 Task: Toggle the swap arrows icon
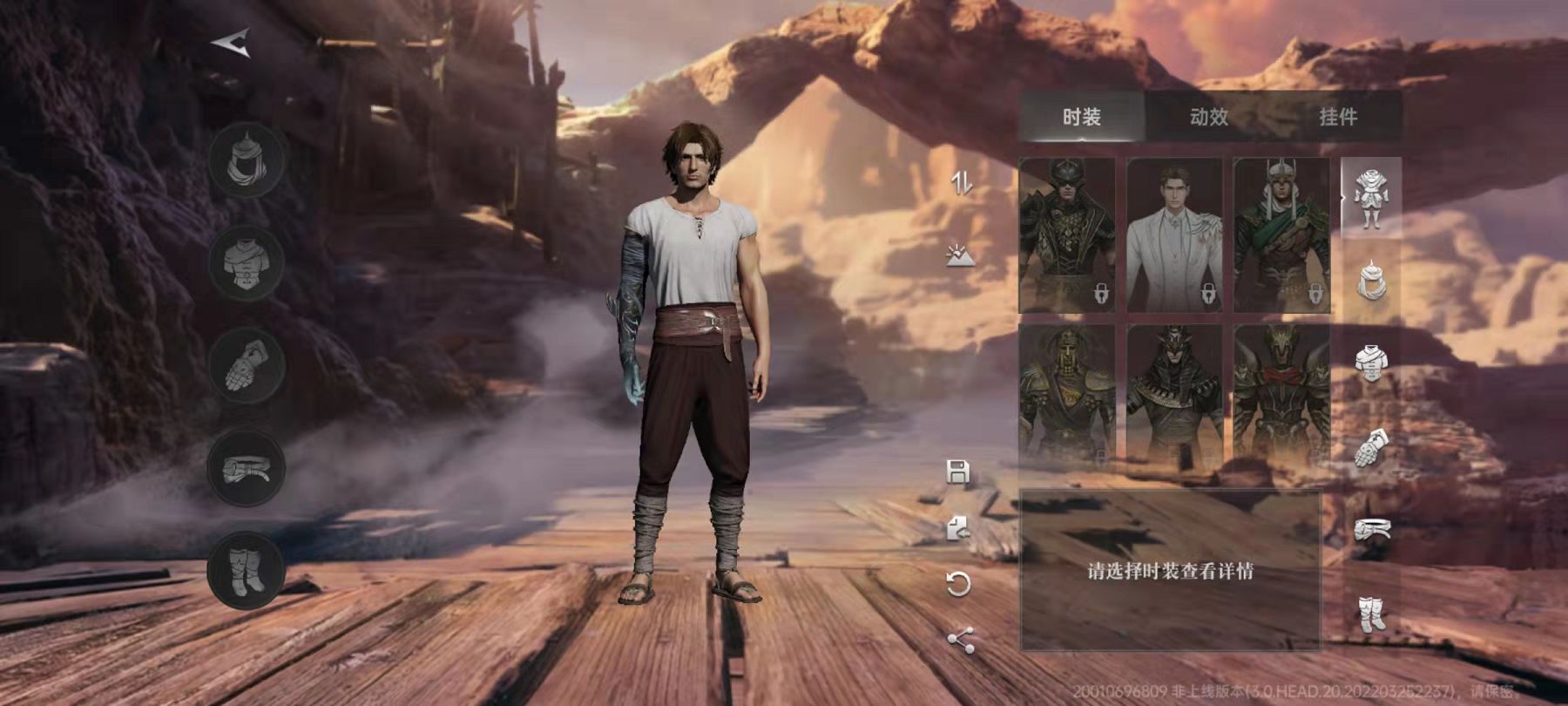click(961, 183)
